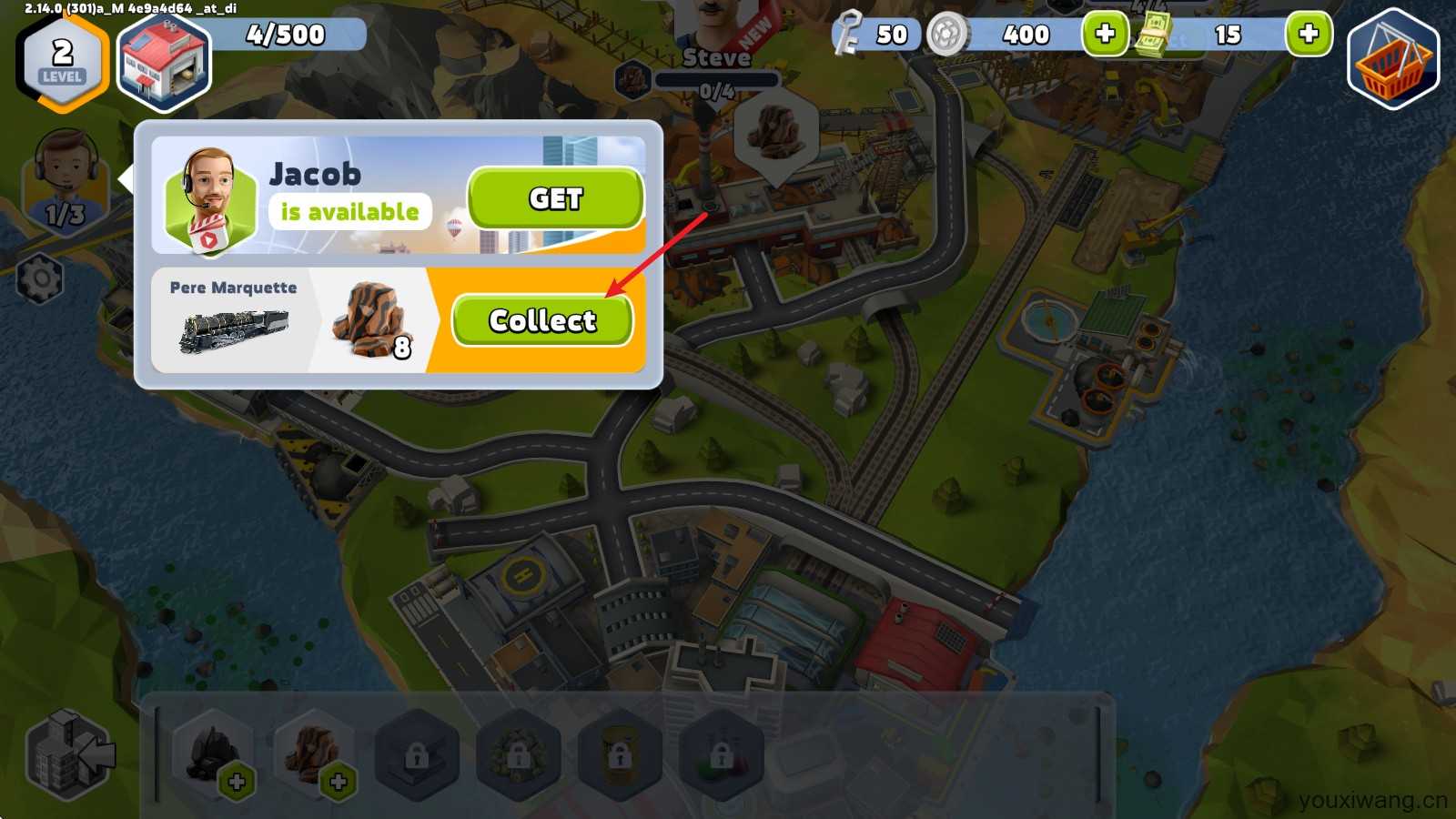
Task: Collect the Pere Marquette delivery
Action: click(x=542, y=320)
